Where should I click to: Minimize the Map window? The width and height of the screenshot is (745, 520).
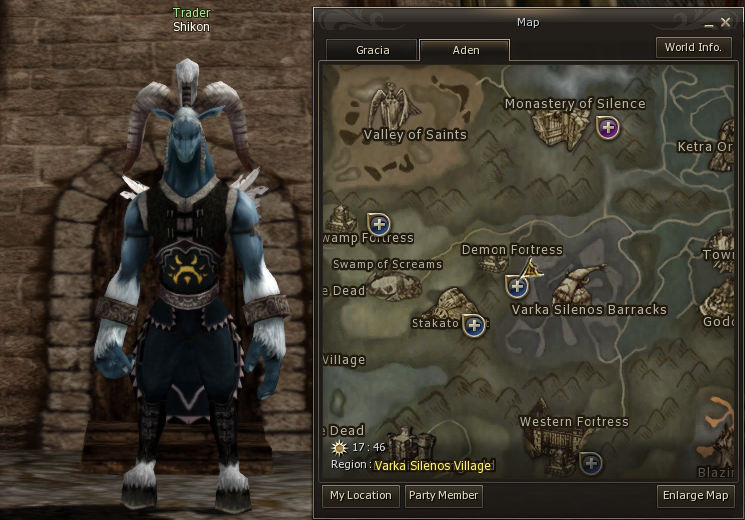(x=708, y=22)
